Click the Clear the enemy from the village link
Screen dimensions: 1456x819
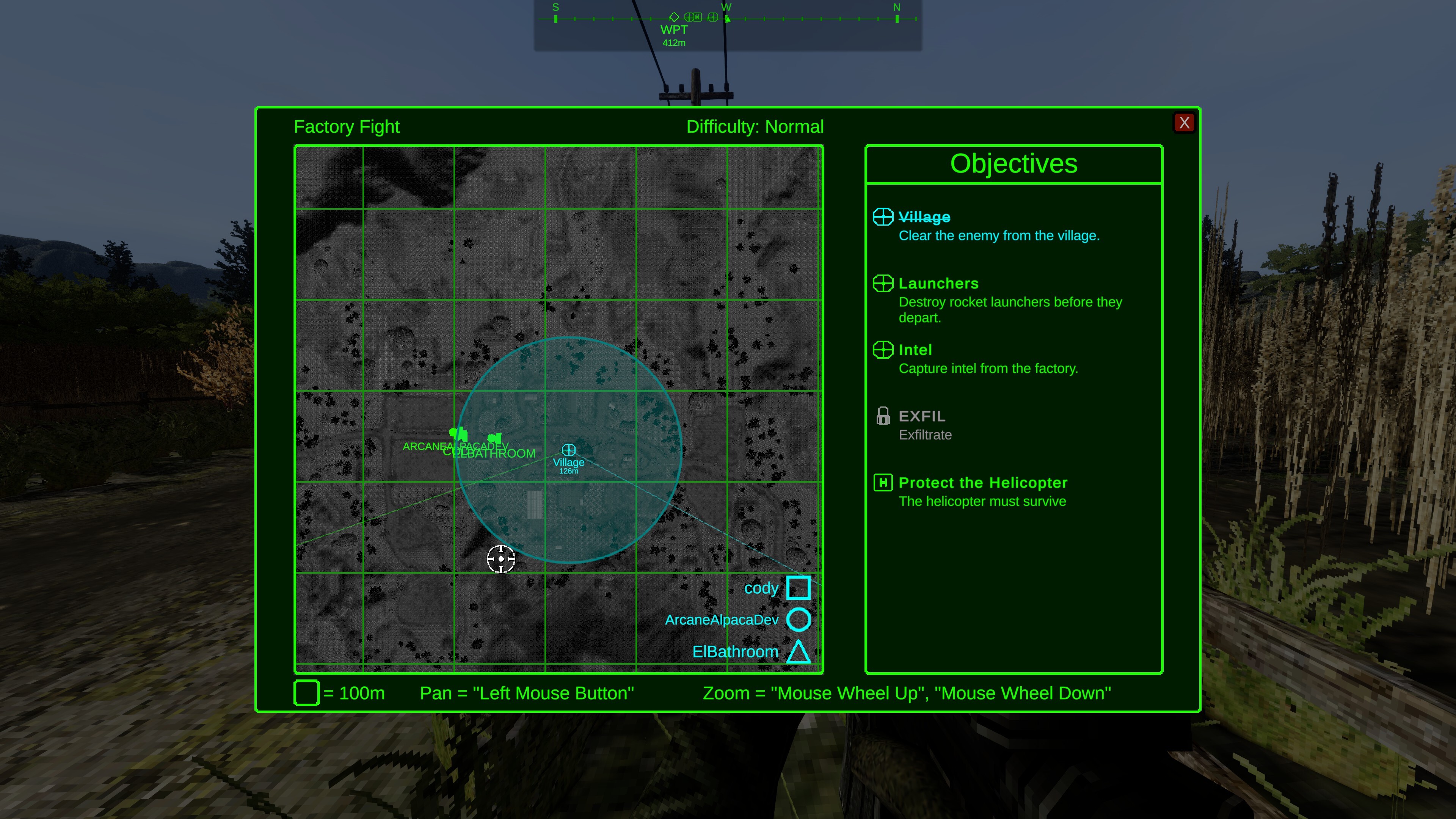pyautogui.click(x=999, y=236)
